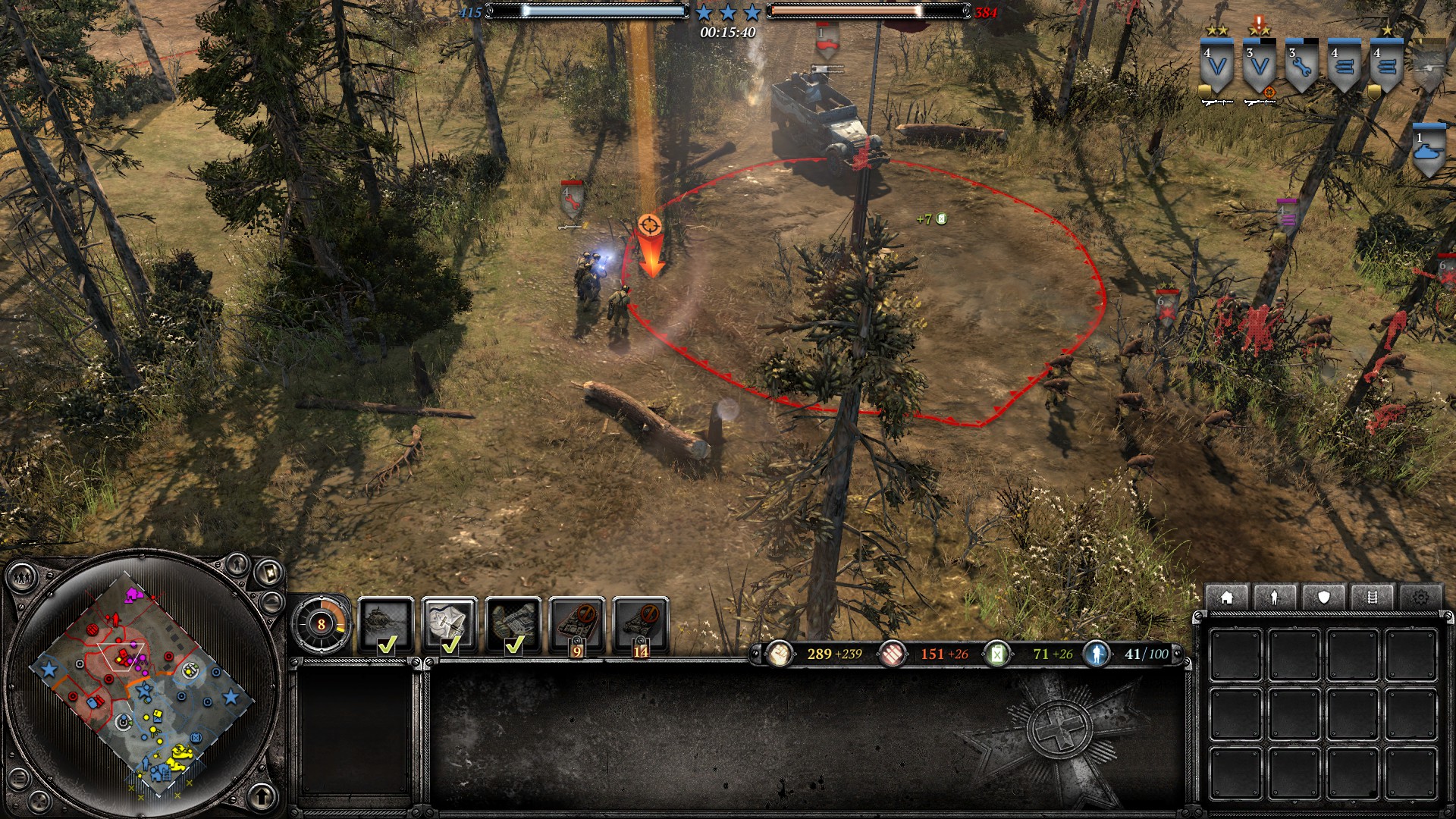
Task: Click the commander points dial
Action: click(321, 624)
